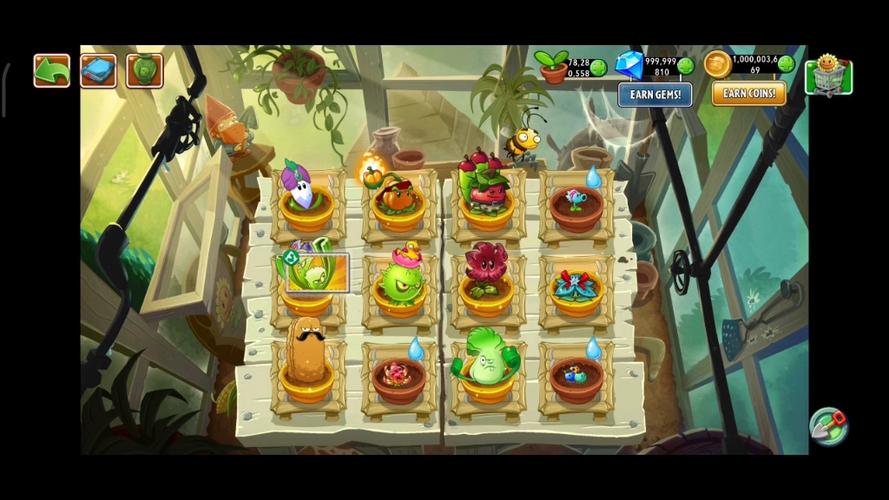Select the Bonk Choy potted plant
The width and height of the screenshot is (889, 500).
(x=487, y=359)
